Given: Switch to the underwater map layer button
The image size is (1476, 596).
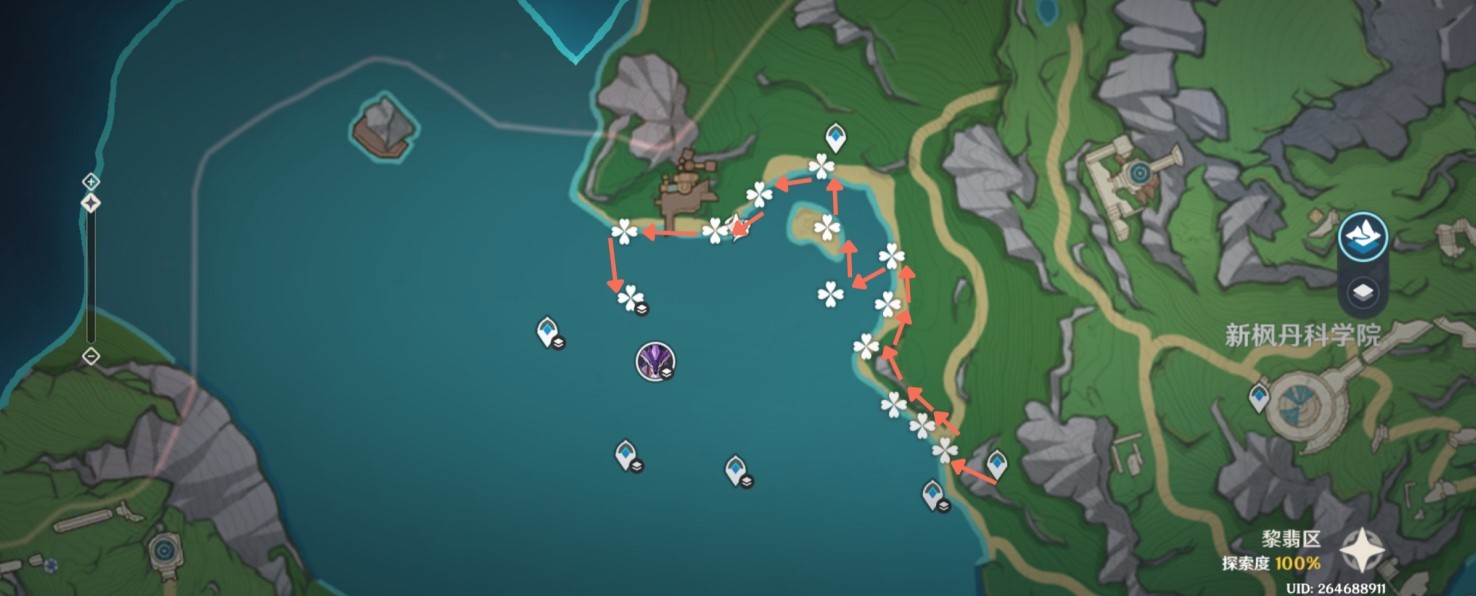Looking at the screenshot, I should pyautogui.click(x=1361, y=236).
